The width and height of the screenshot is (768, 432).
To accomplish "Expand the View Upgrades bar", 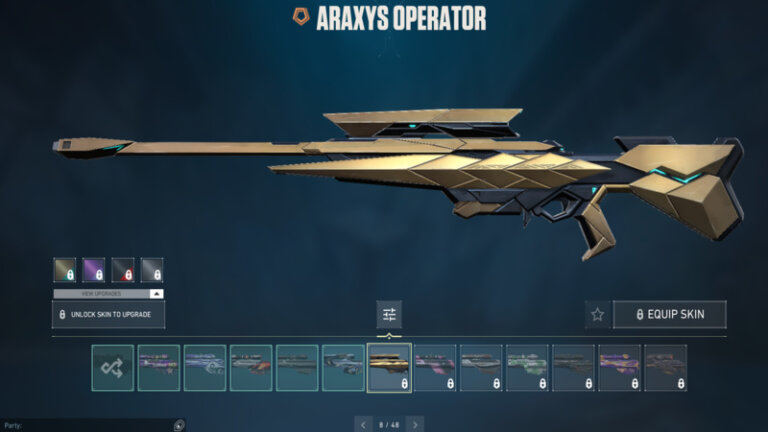I will click(x=108, y=294).
